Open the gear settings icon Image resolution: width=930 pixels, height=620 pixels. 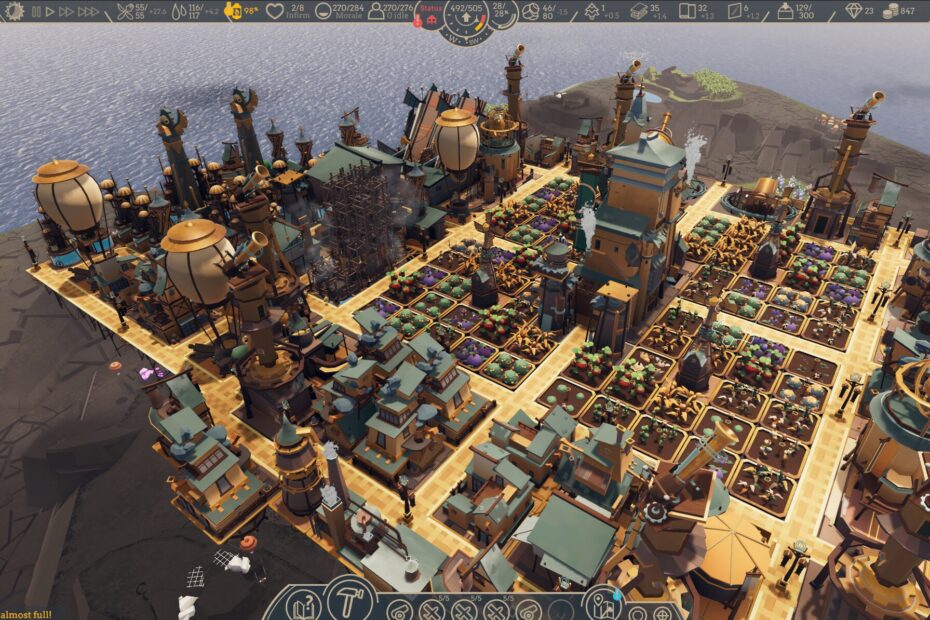click(x=14, y=12)
